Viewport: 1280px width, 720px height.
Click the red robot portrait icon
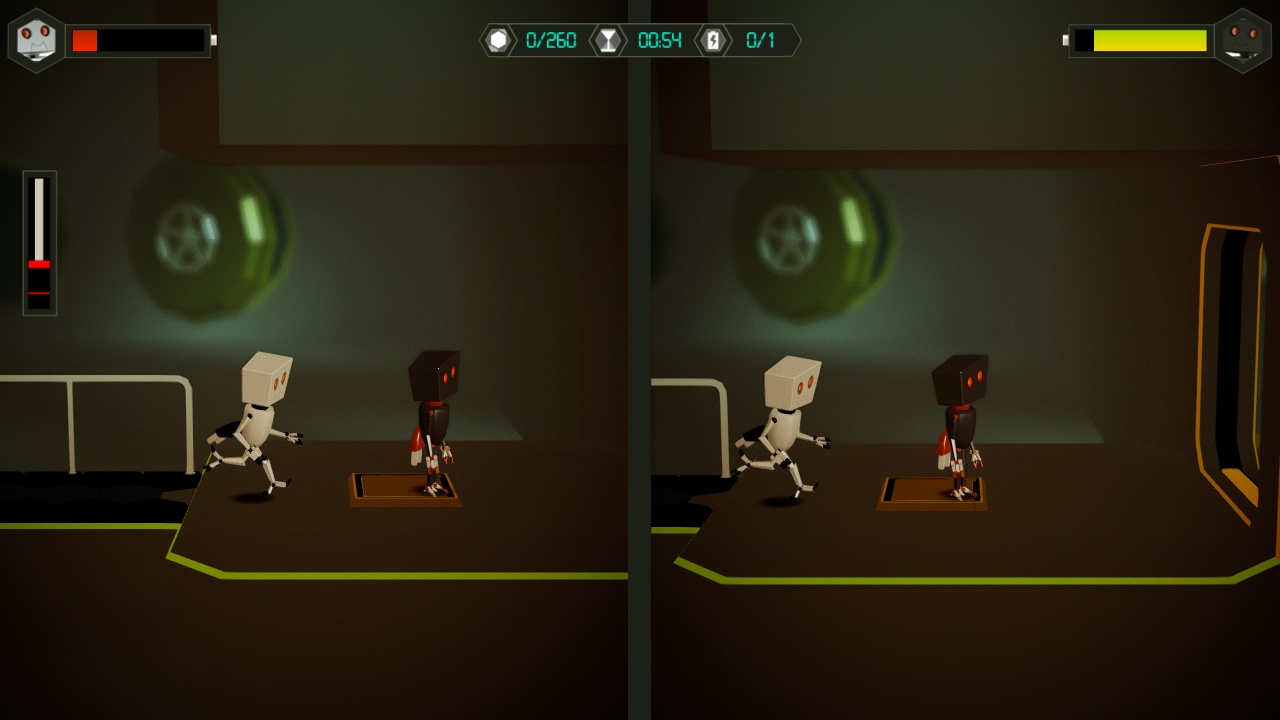click(1246, 41)
